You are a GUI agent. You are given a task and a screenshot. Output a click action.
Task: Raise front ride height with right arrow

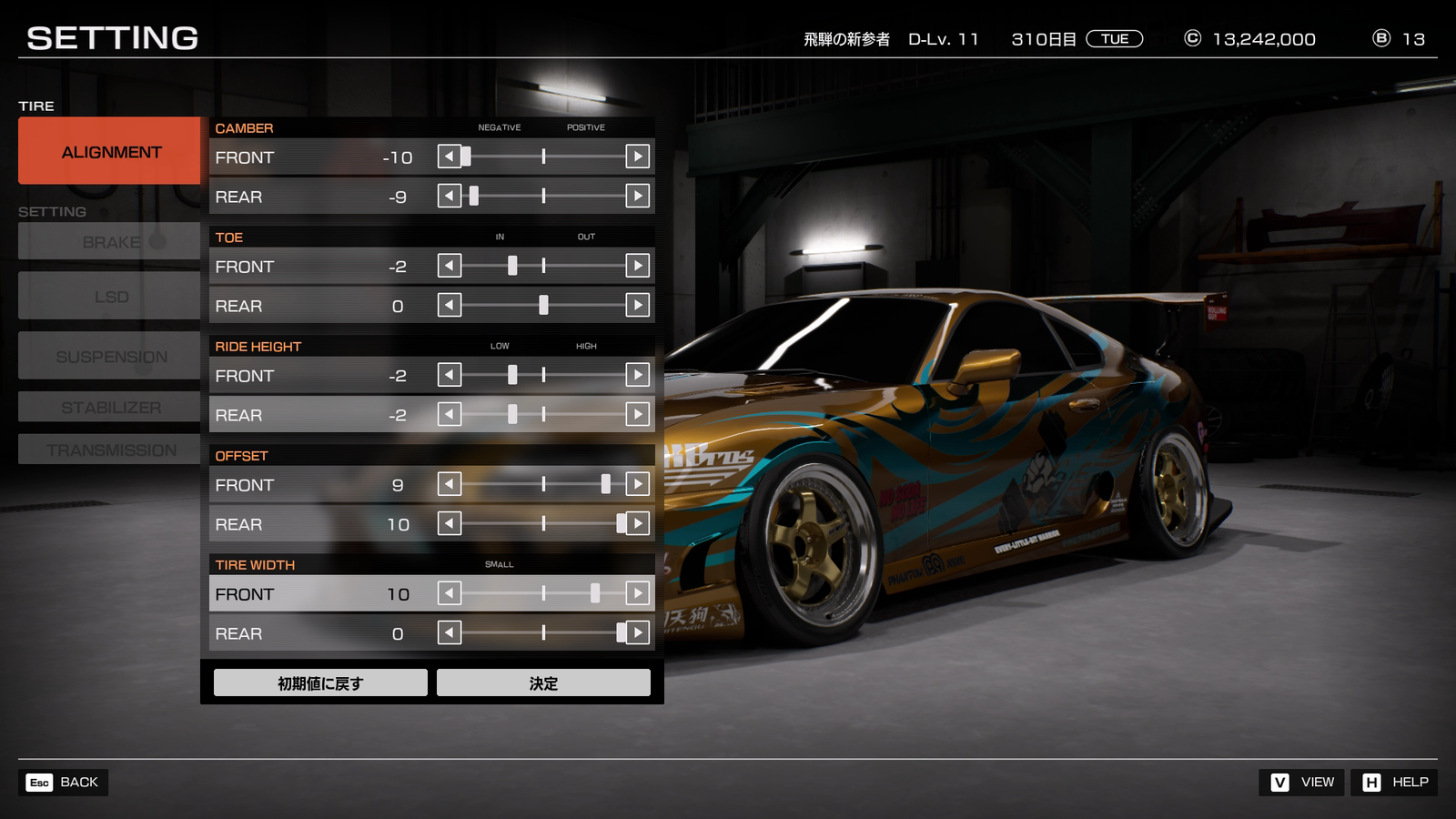point(638,375)
